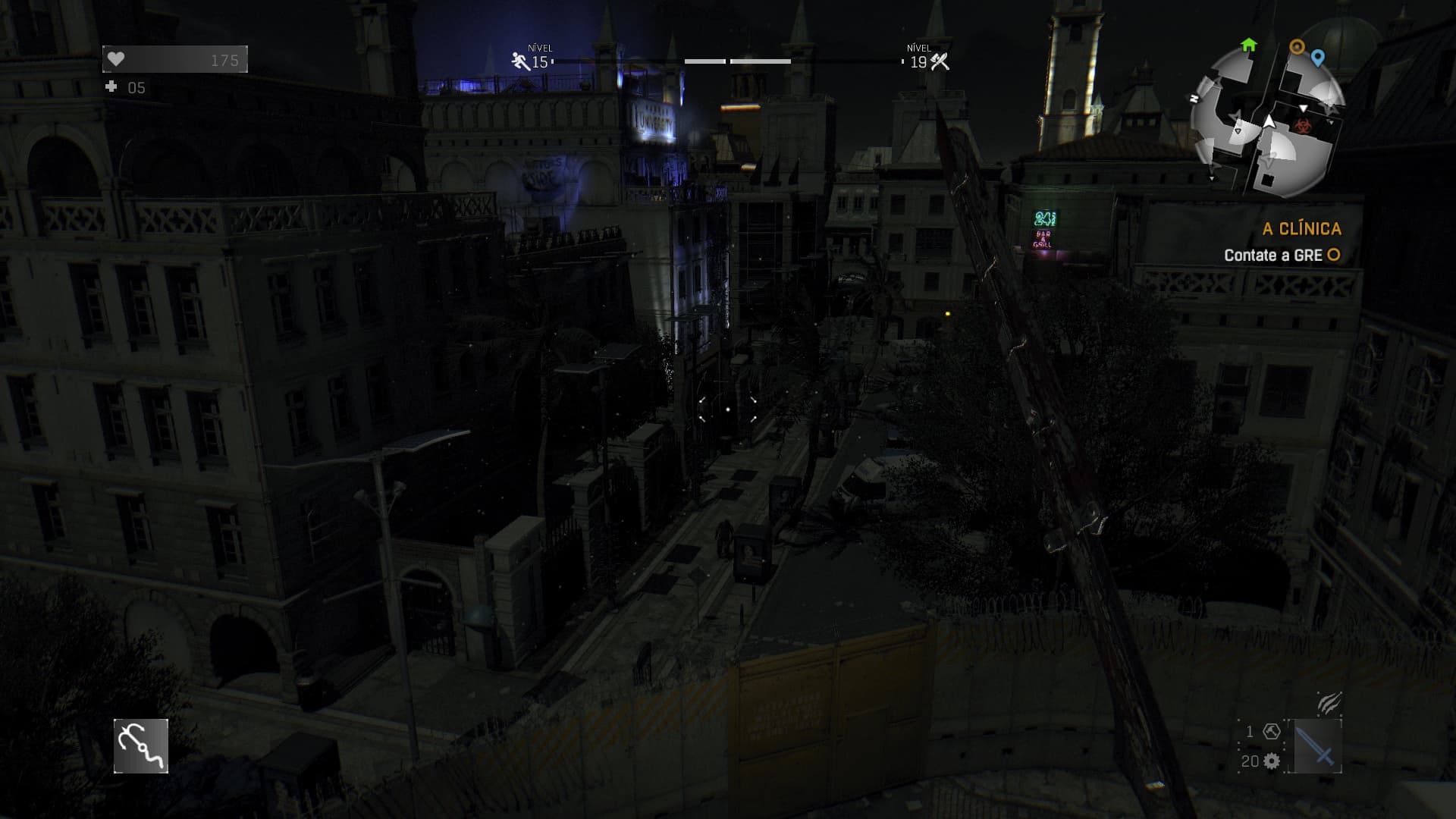1456x819 pixels.
Task: Open the A CLÍNICA quest tracker
Action: click(1301, 228)
